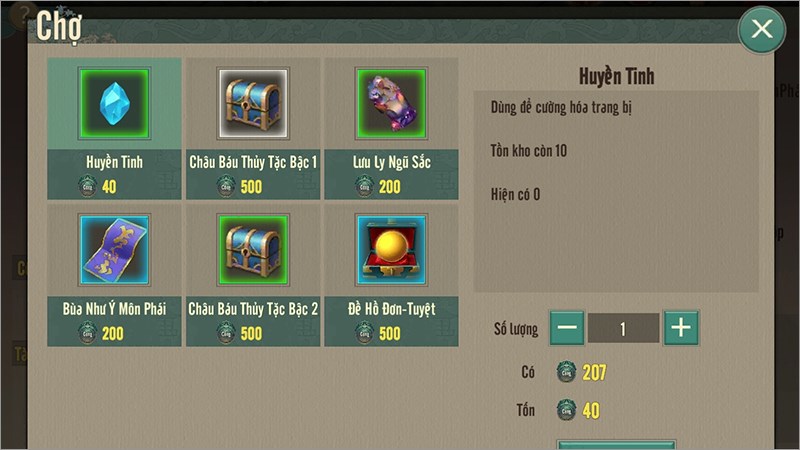Screen dimensions: 800x450
Task: Select the Huyền Tinh crystal item
Action: pyautogui.click(x=113, y=104)
